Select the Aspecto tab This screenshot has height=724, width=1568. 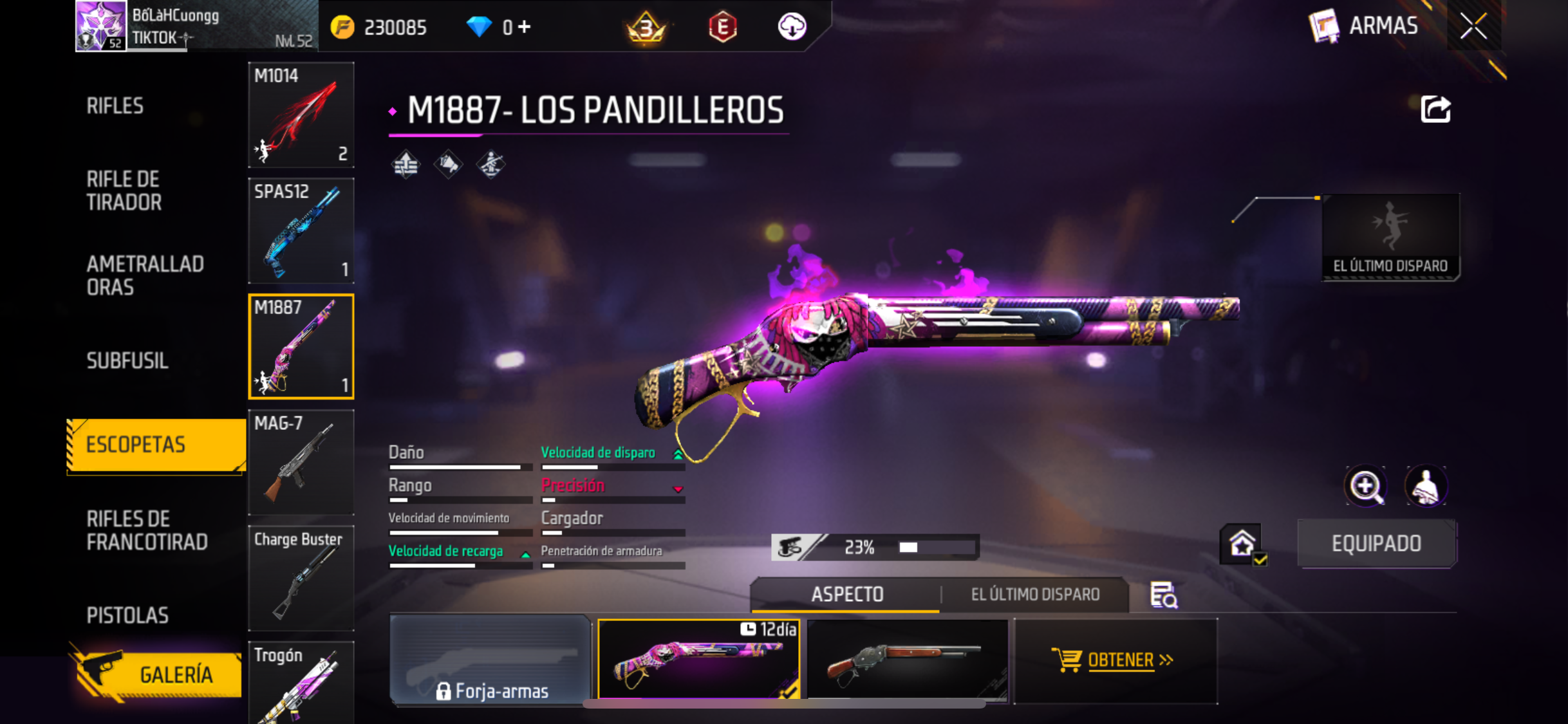pos(847,595)
